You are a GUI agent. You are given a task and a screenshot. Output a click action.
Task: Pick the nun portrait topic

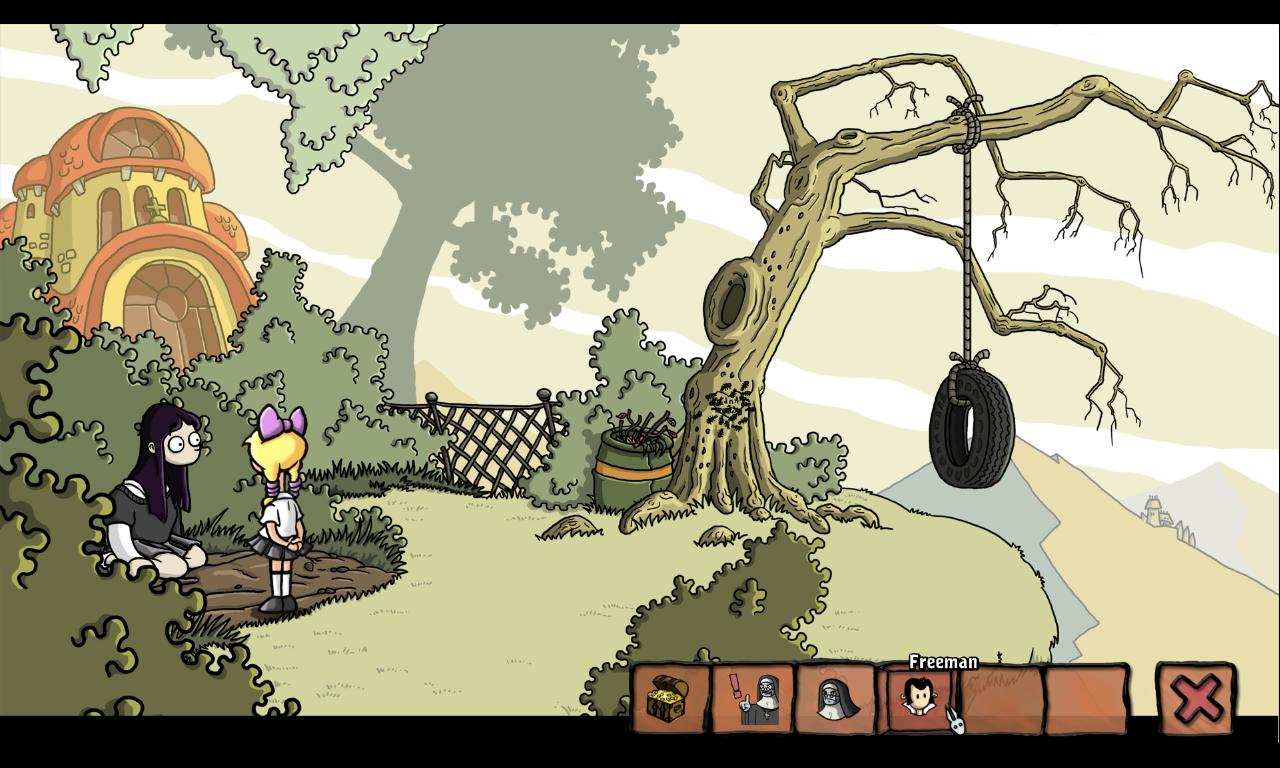pyautogui.click(x=836, y=699)
